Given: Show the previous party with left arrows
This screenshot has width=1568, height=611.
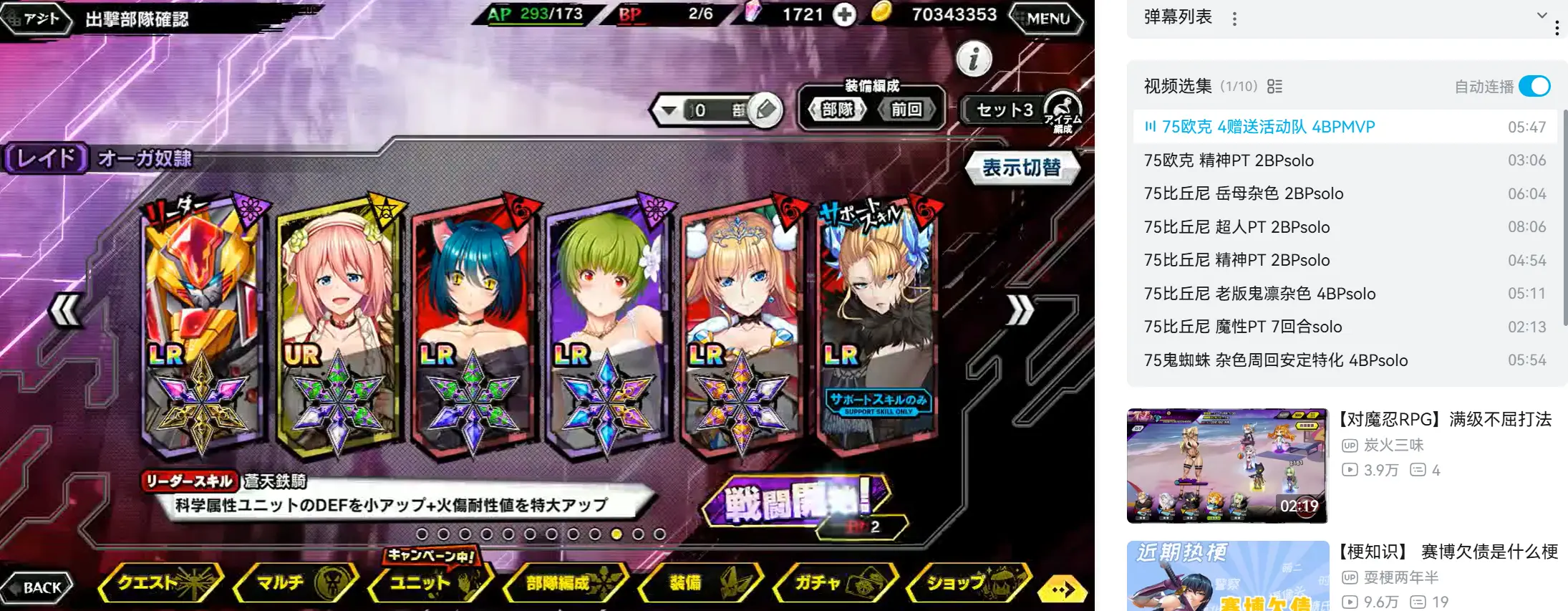Looking at the screenshot, I should pyautogui.click(x=65, y=311).
